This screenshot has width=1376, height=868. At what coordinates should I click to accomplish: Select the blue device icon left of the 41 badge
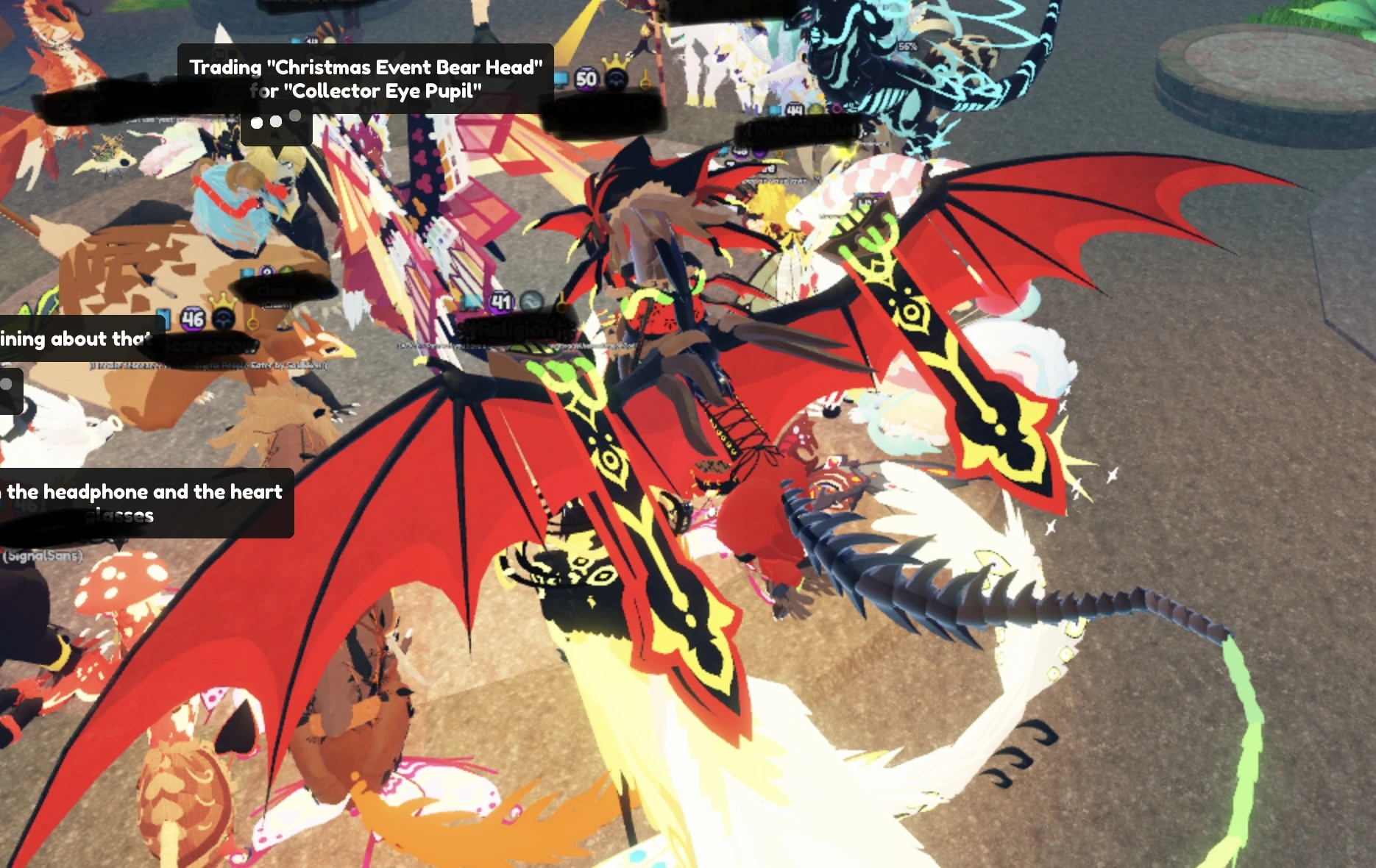pos(469,302)
